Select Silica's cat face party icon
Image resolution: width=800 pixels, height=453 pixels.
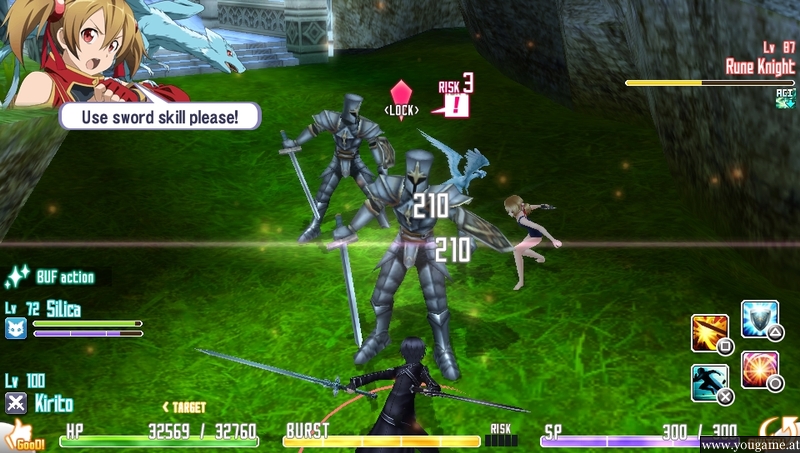(x=16, y=328)
